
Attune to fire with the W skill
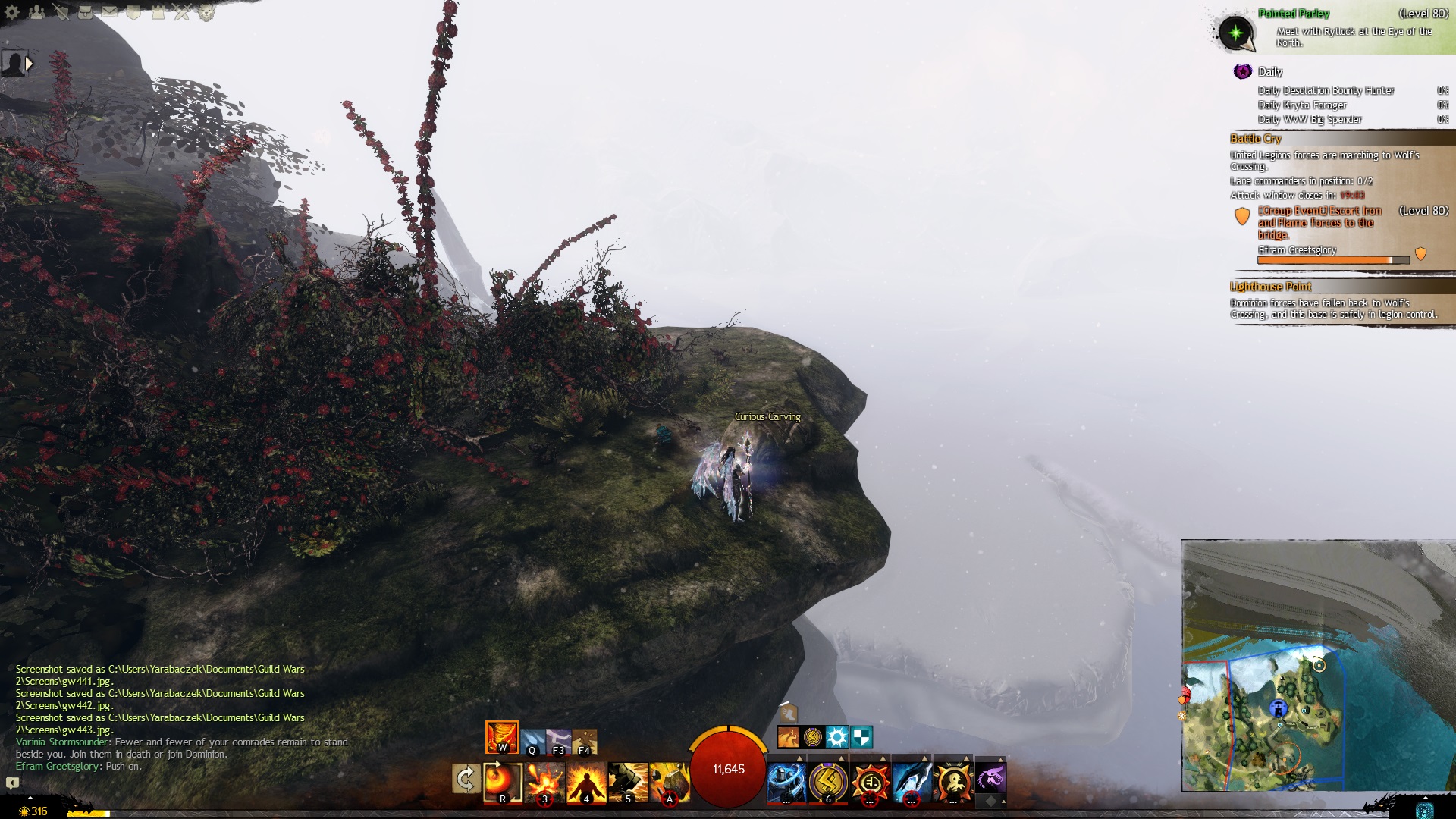tap(501, 737)
